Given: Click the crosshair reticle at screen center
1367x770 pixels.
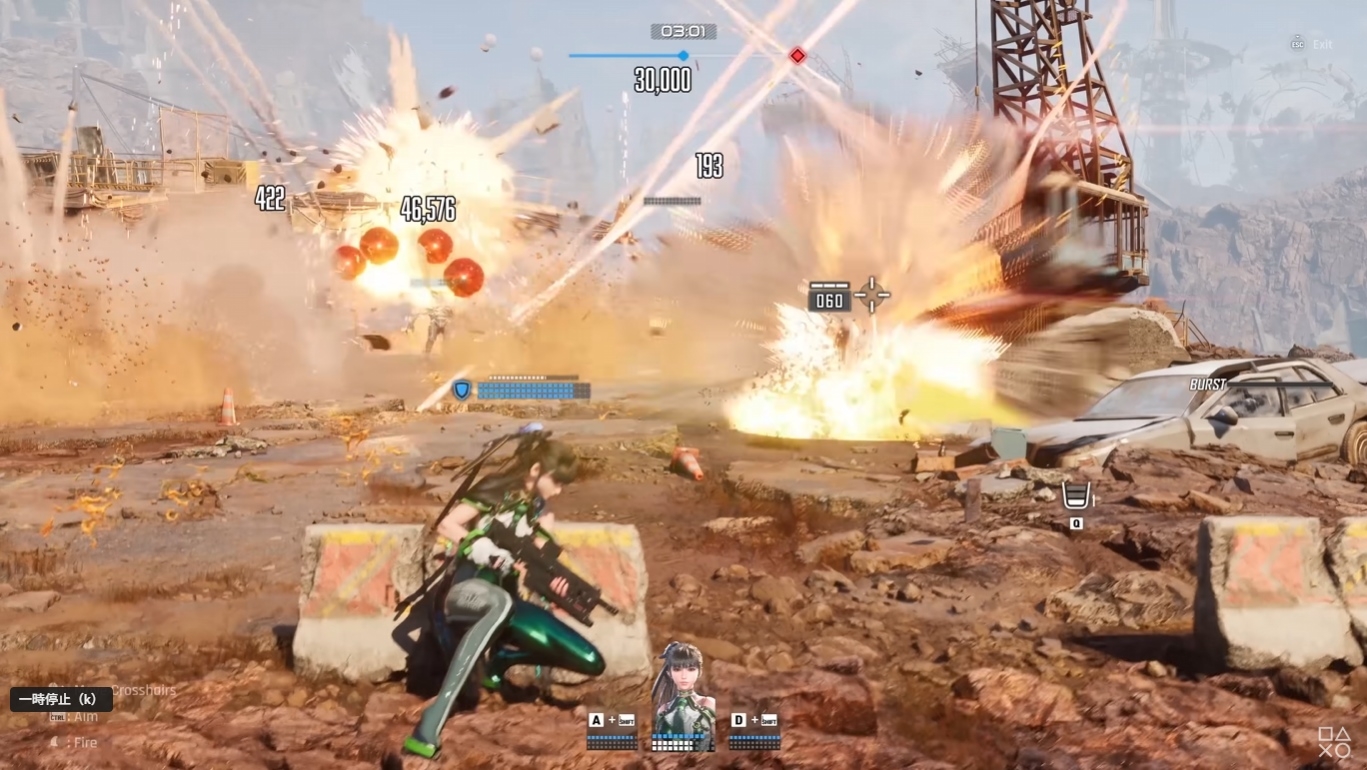Looking at the screenshot, I should coord(871,294).
